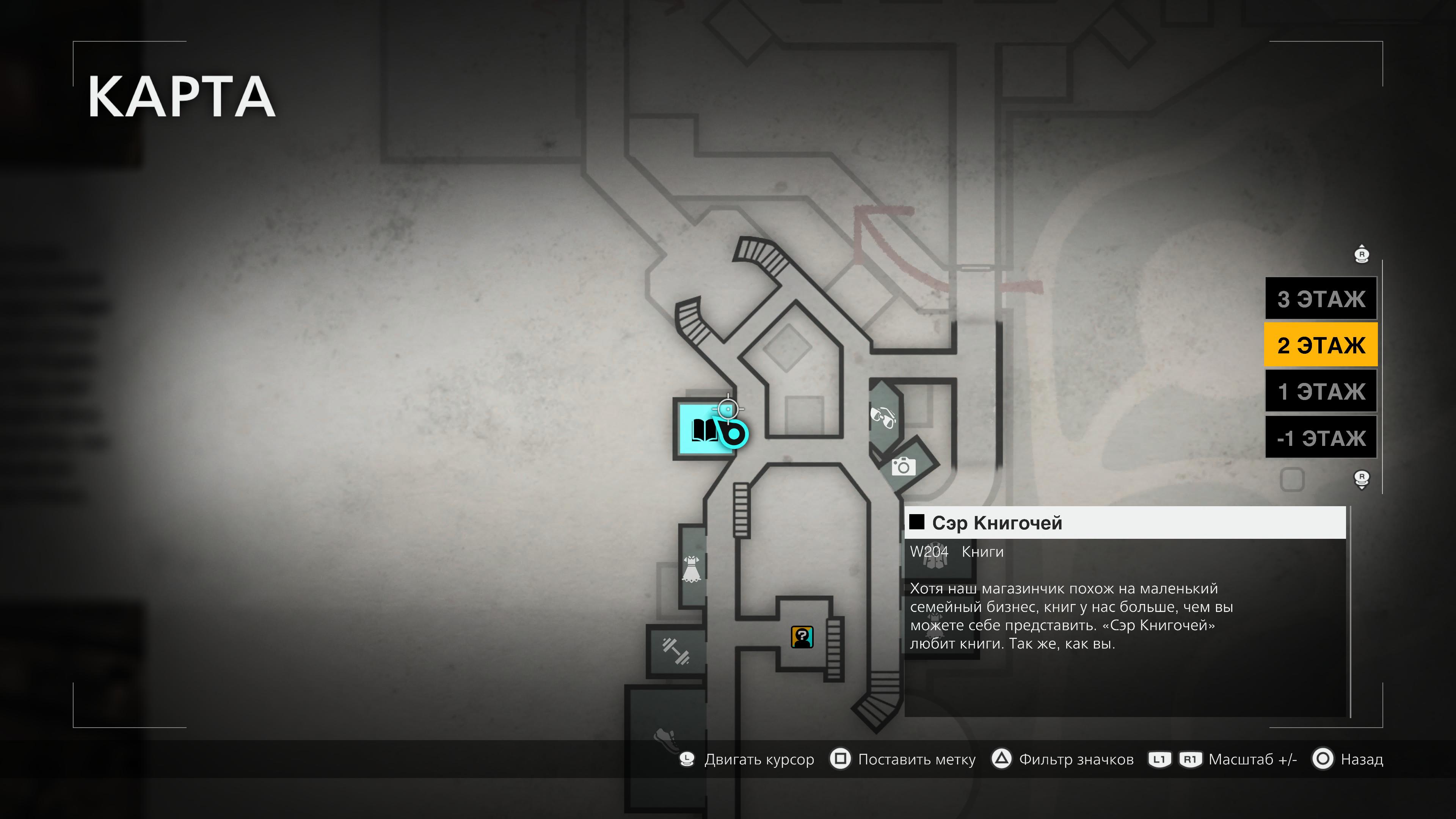This screenshot has height=819, width=1456.
Task: Click the cyan player location marker
Action: point(733,434)
